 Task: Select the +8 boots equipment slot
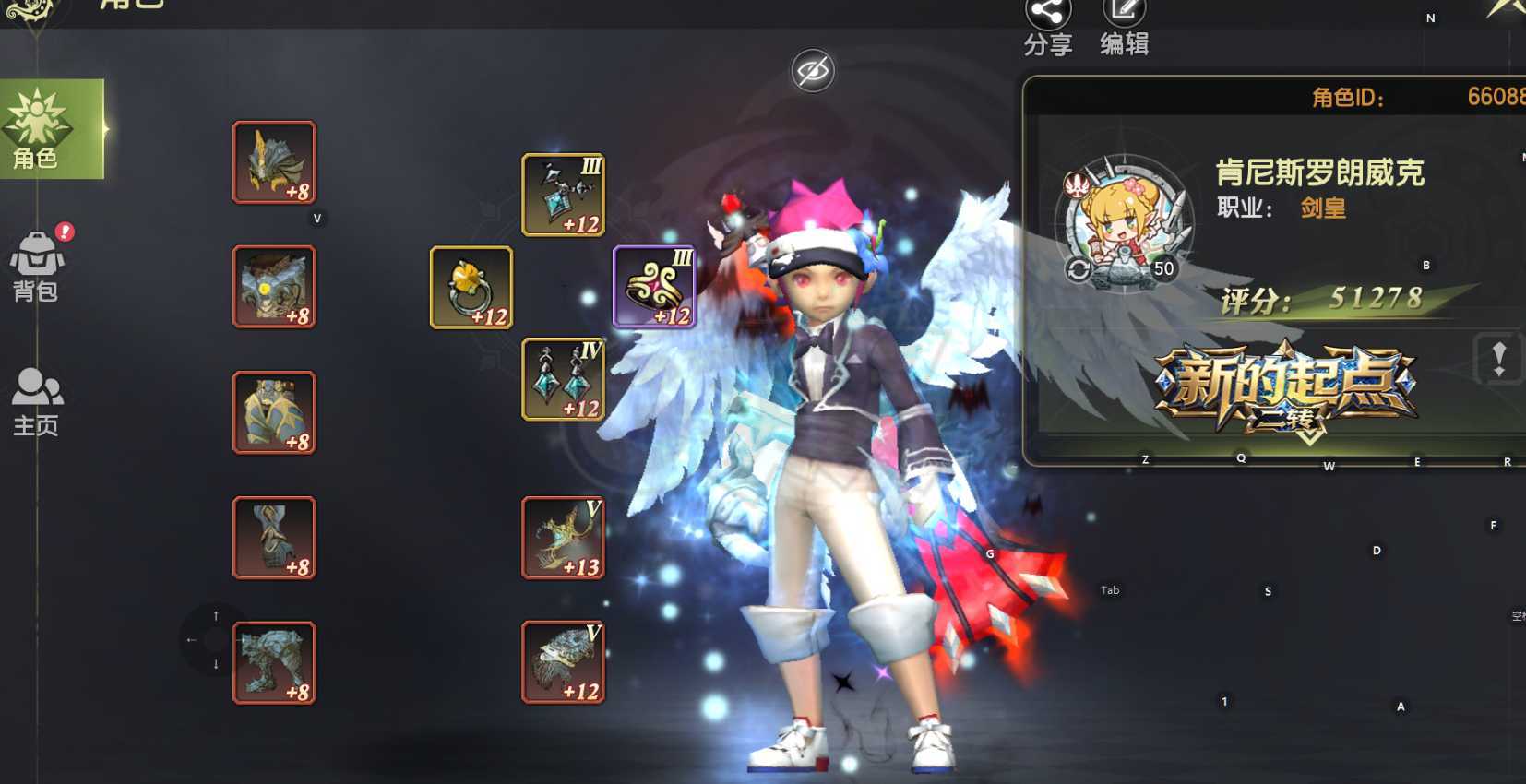274,662
